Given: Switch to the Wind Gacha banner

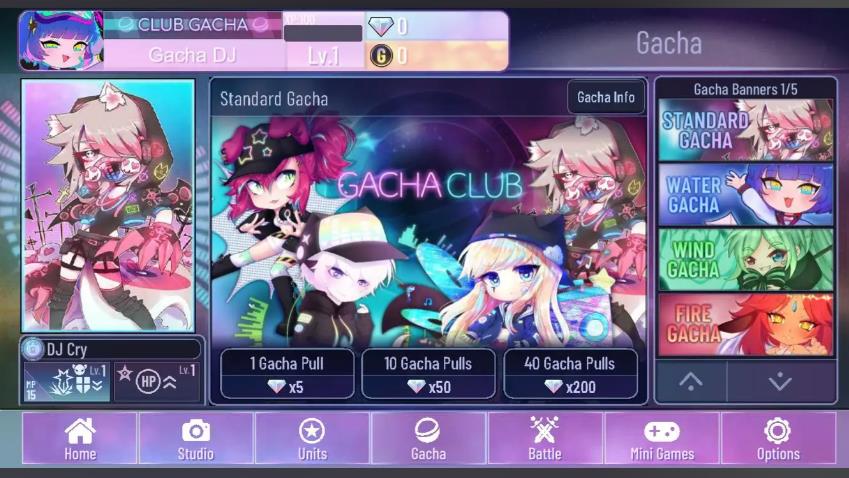Looking at the screenshot, I should (x=745, y=259).
